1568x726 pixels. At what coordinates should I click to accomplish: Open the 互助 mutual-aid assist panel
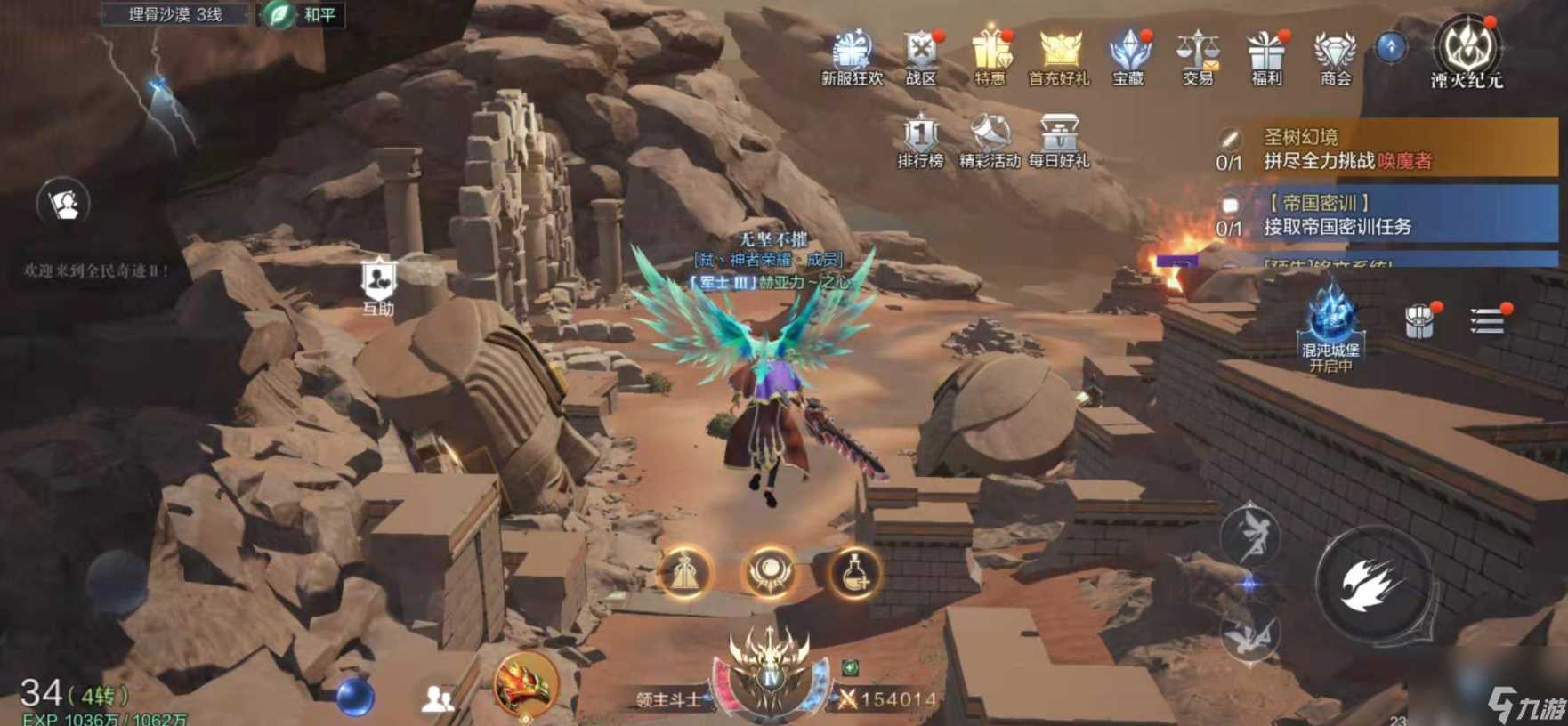pyautogui.click(x=377, y=278)
